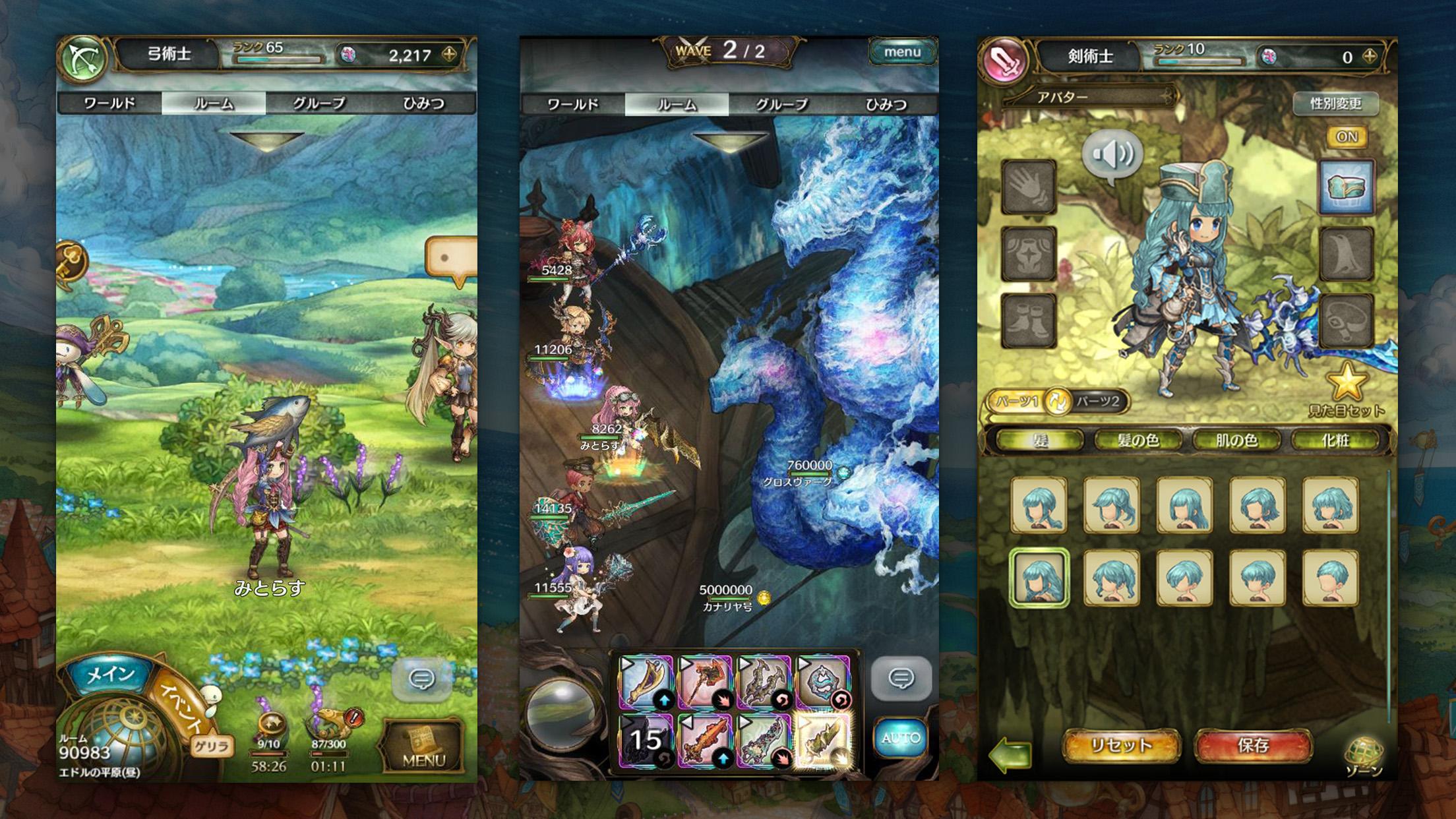This screenshot has width=1456, height=819.
Task: Open the teal menu button beside WAVE counter
Action: (901, 51)
